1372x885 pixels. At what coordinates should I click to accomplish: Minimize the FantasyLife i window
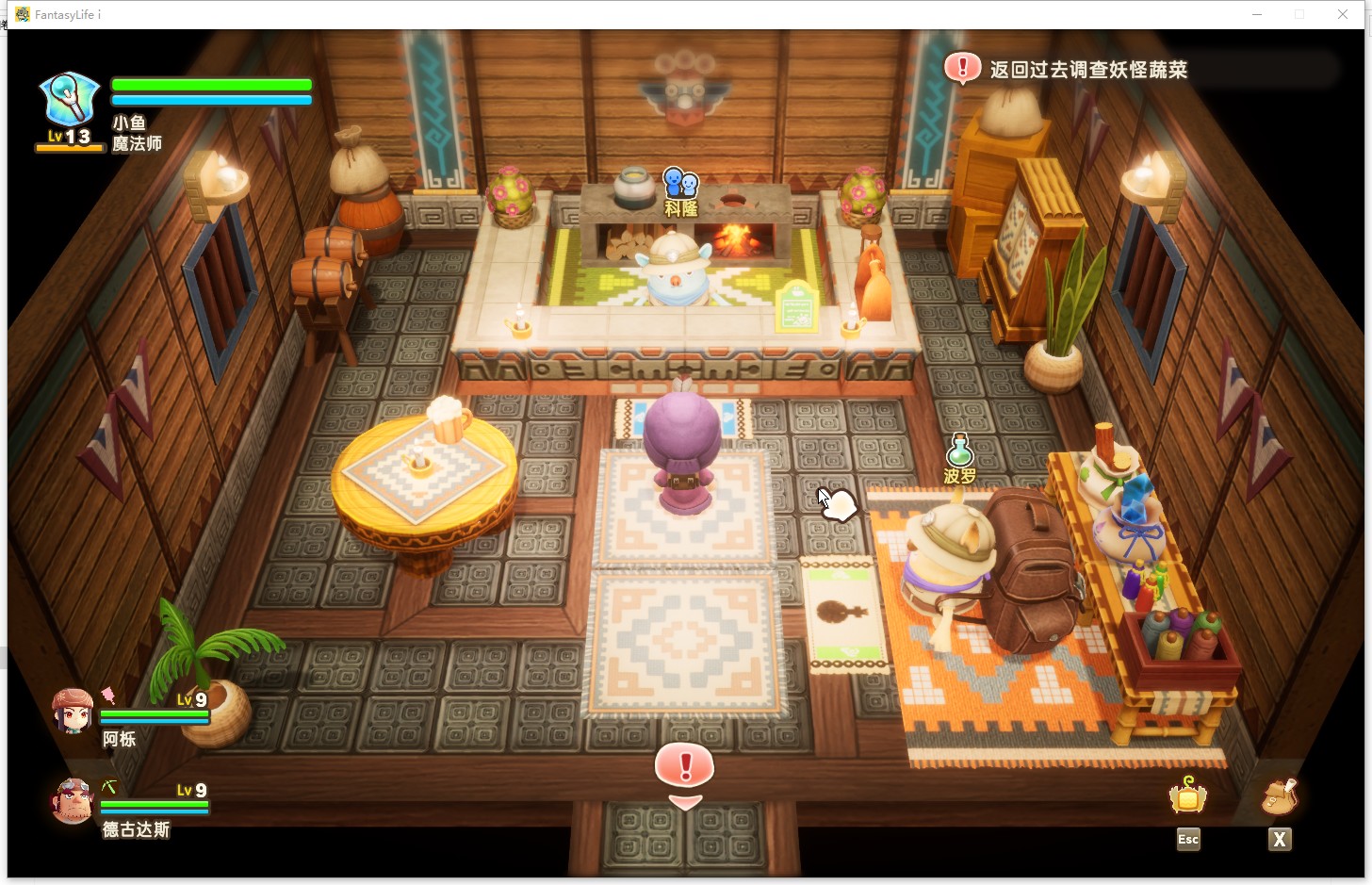coord(1257,14)
